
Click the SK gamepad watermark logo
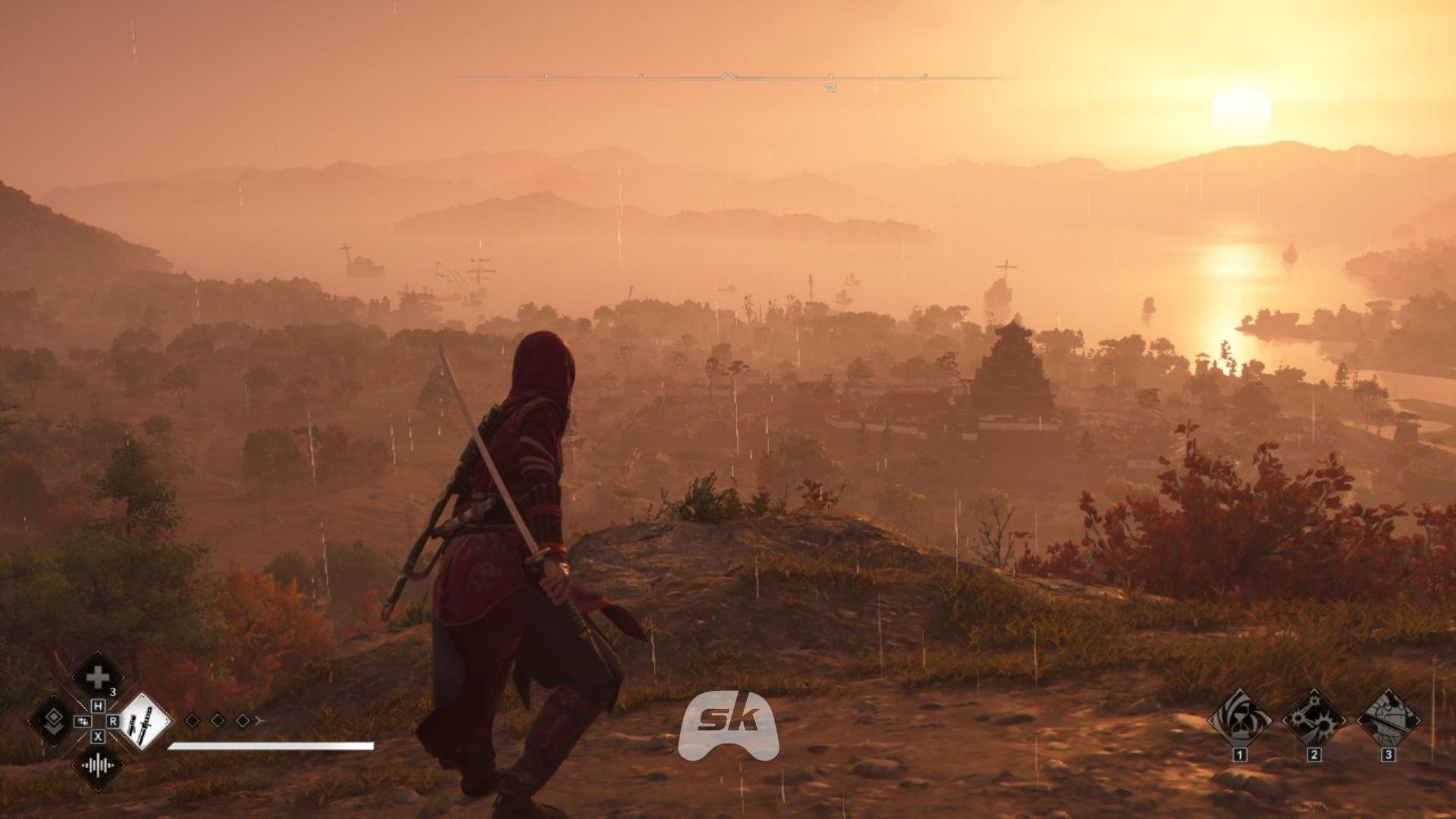tap(728, 725)
